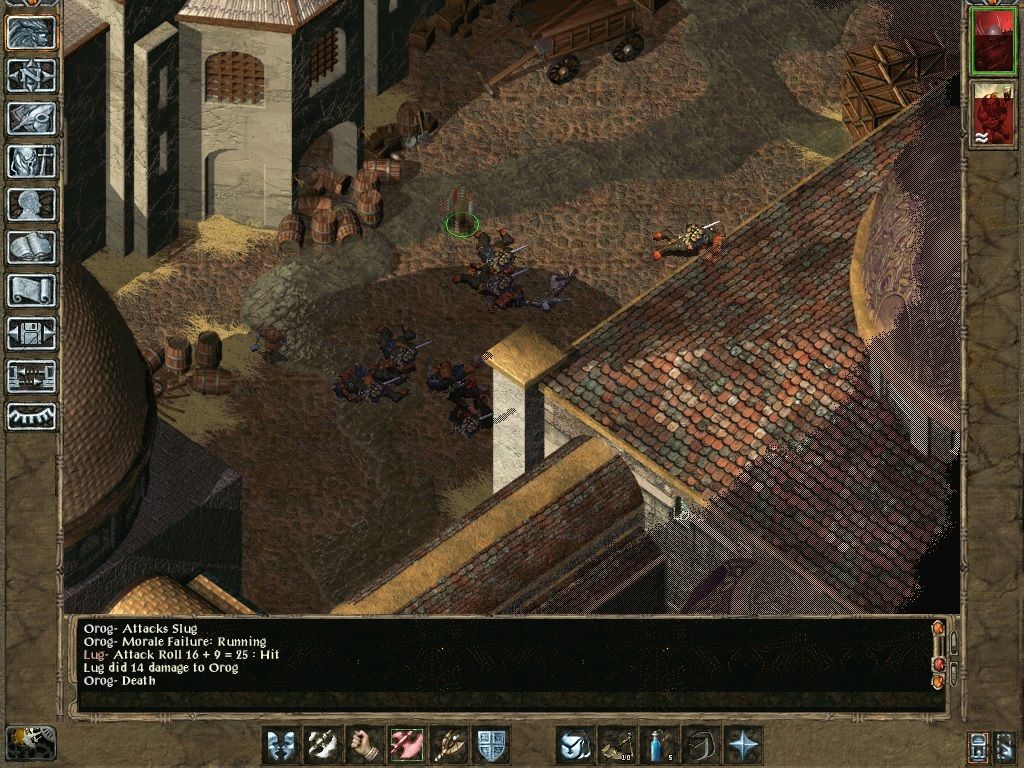Click the multiplayer arrows sidebar button

(31, 376)
